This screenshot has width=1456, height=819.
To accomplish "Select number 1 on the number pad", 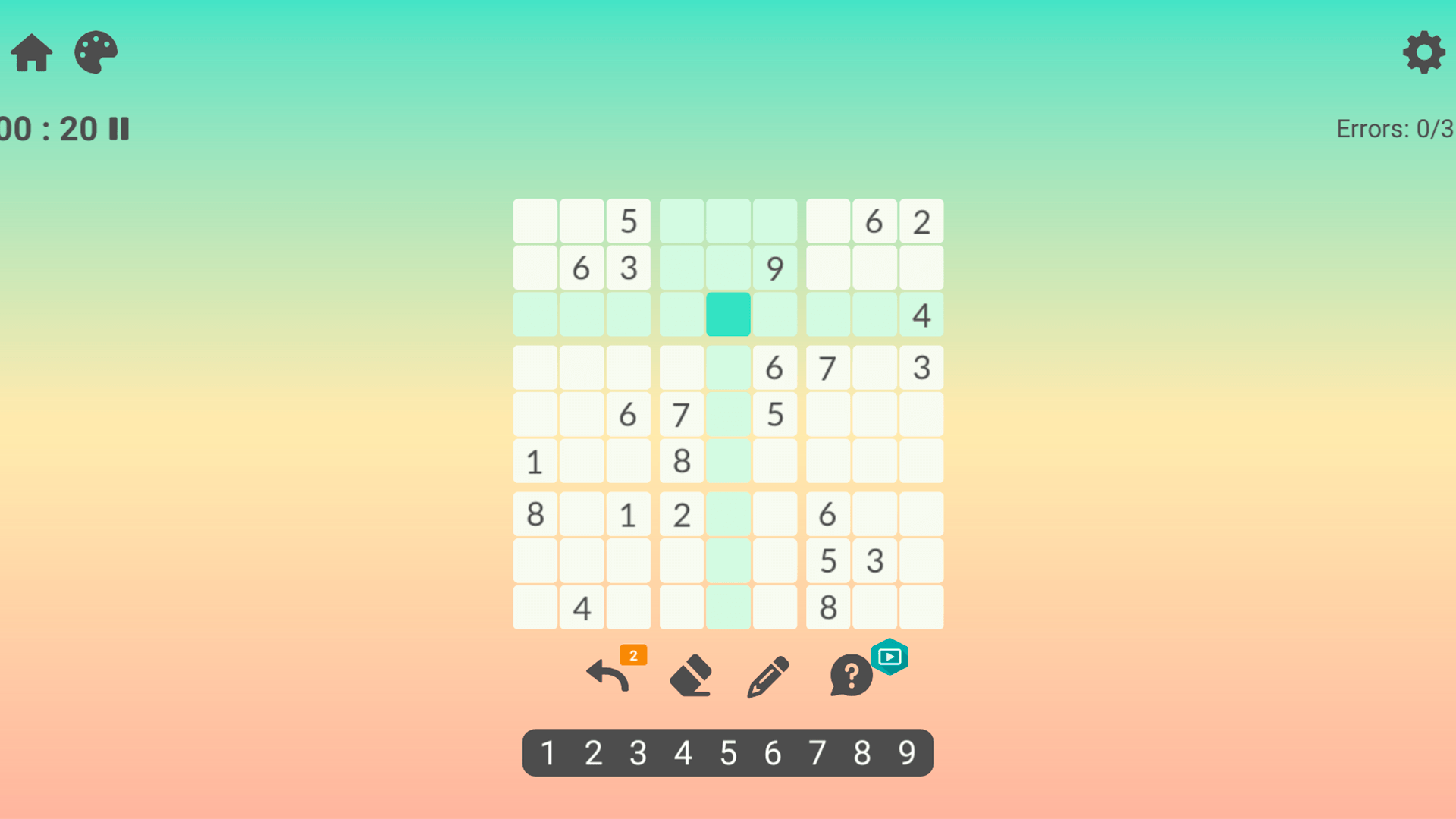I will (548, 752).
